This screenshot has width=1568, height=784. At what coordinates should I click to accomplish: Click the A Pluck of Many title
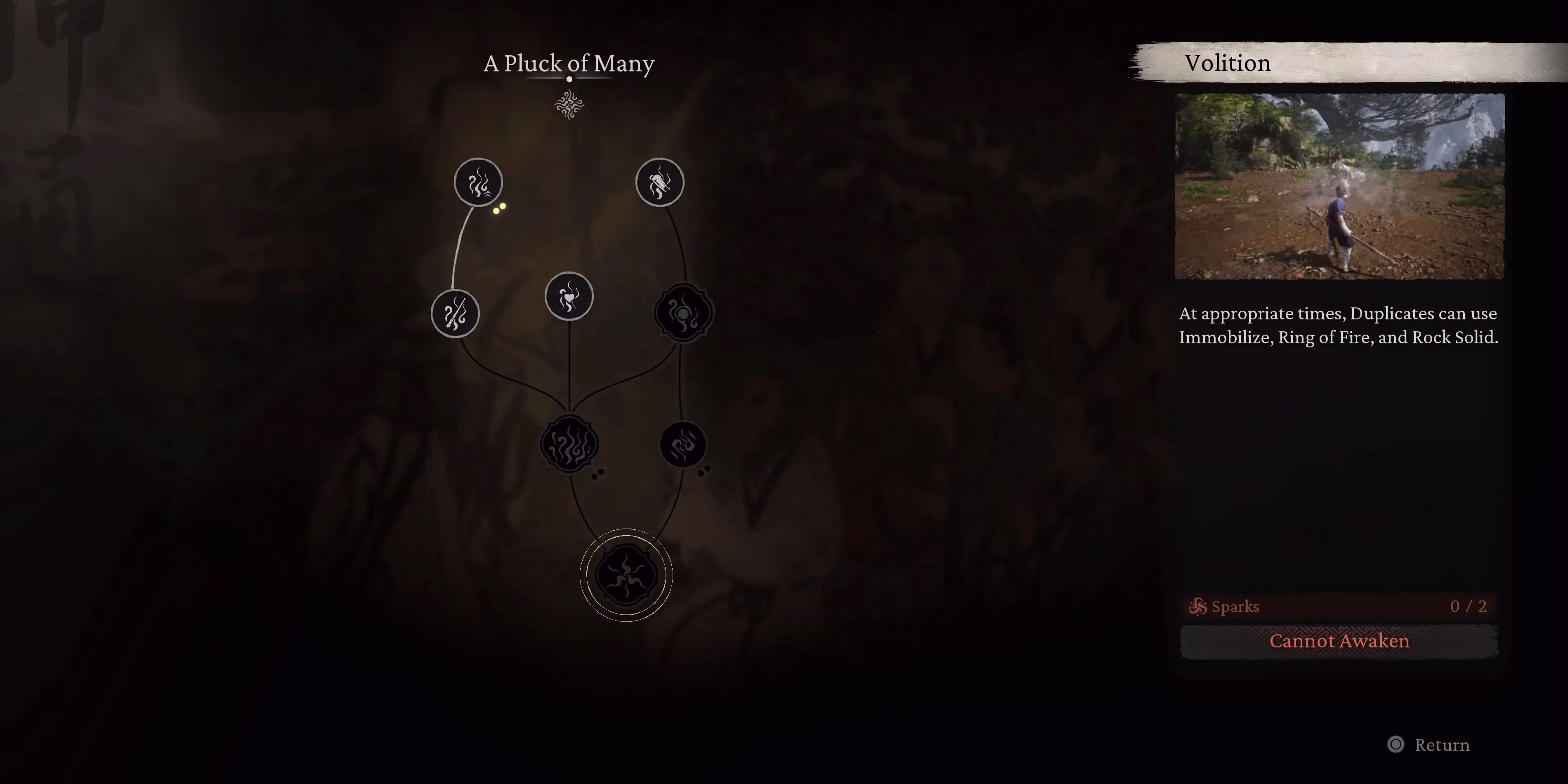569,63
